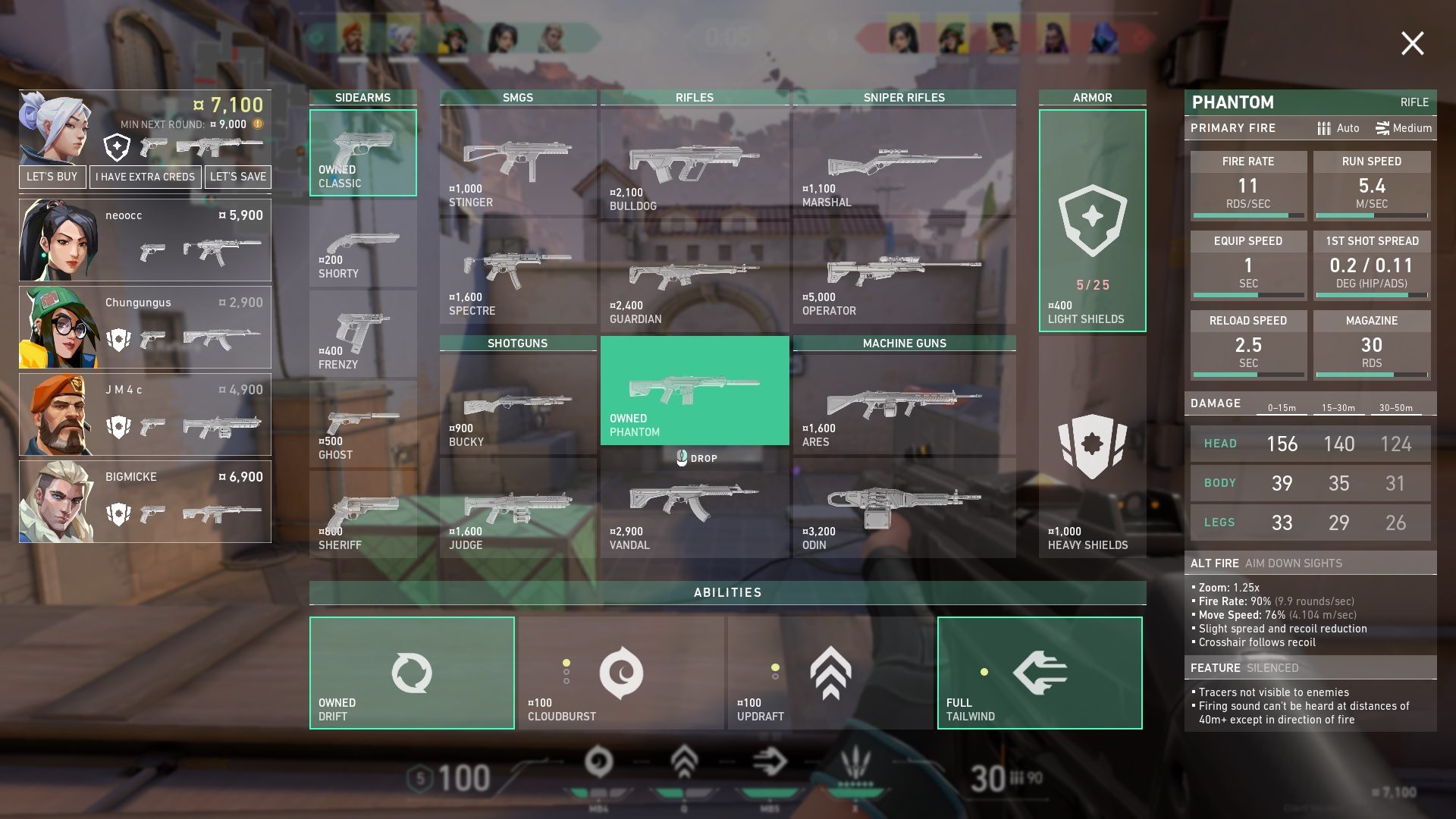The image size is (1456, 819).
Task: Purchase the Odin machine gun
Action: click(x=902, y=508)
